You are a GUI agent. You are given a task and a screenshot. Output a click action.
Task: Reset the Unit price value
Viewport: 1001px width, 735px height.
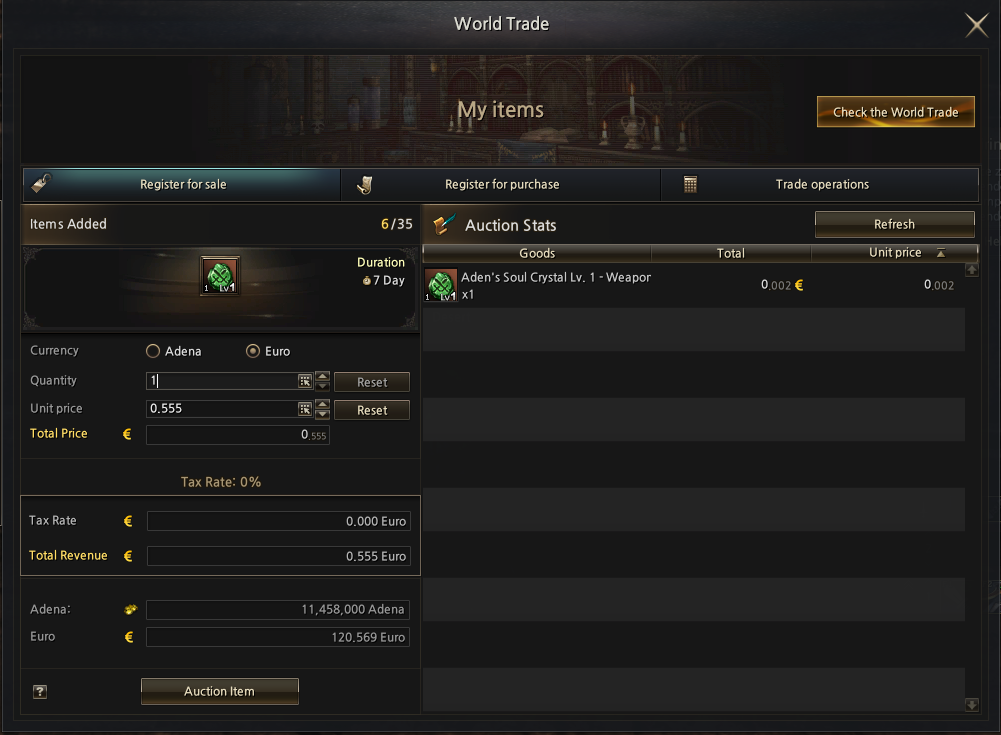[x=371, y=410]
